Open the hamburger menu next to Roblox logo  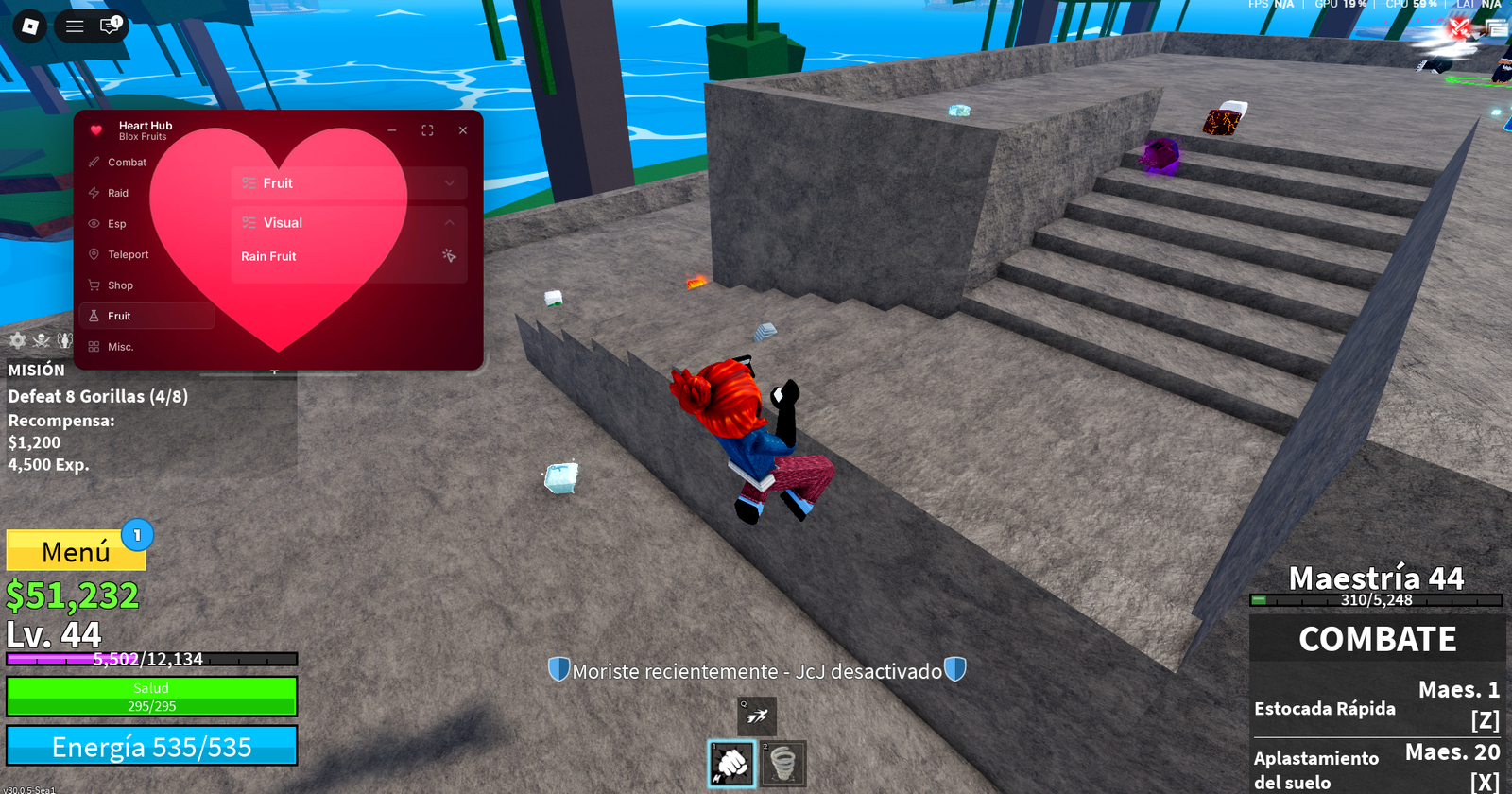pyautogui.click(x=74, y=26)
